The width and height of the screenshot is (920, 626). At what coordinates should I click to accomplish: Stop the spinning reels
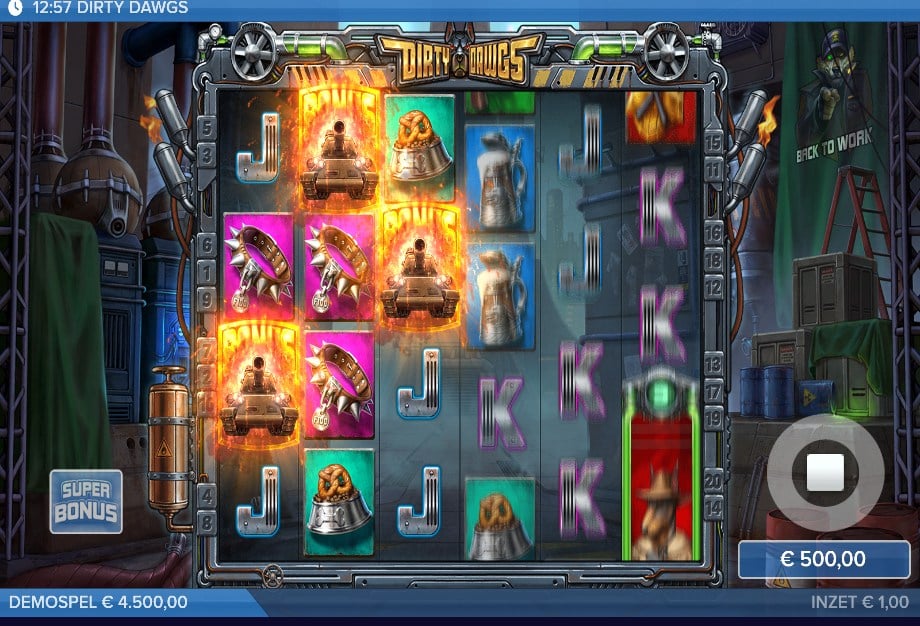[825, 472]
